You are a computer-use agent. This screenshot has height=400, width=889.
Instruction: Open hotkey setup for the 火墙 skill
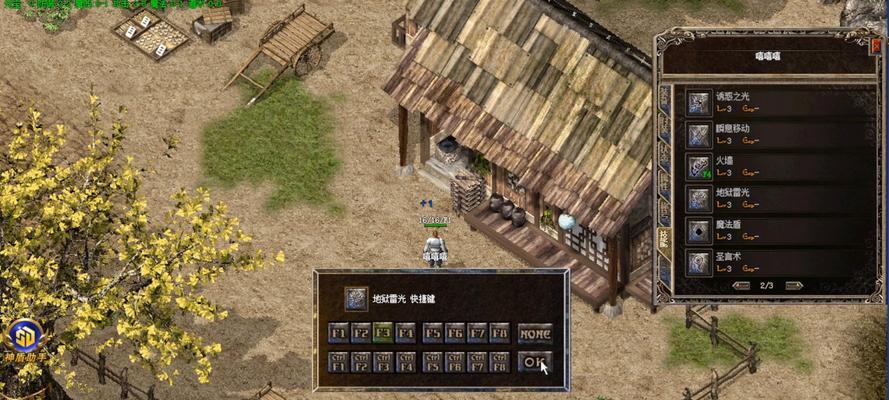(x=699, y=166)
